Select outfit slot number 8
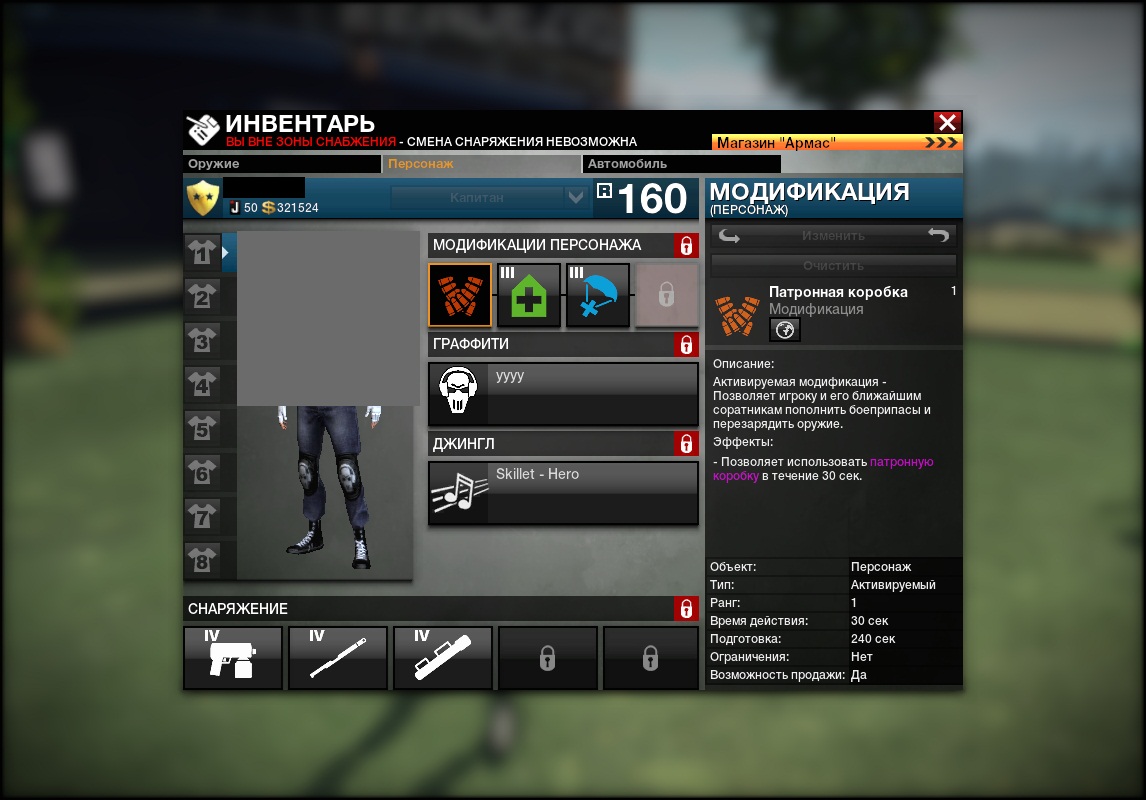The width and height of the screenshot is (1146, 800). pyautogui.click(x=202, y=561)
